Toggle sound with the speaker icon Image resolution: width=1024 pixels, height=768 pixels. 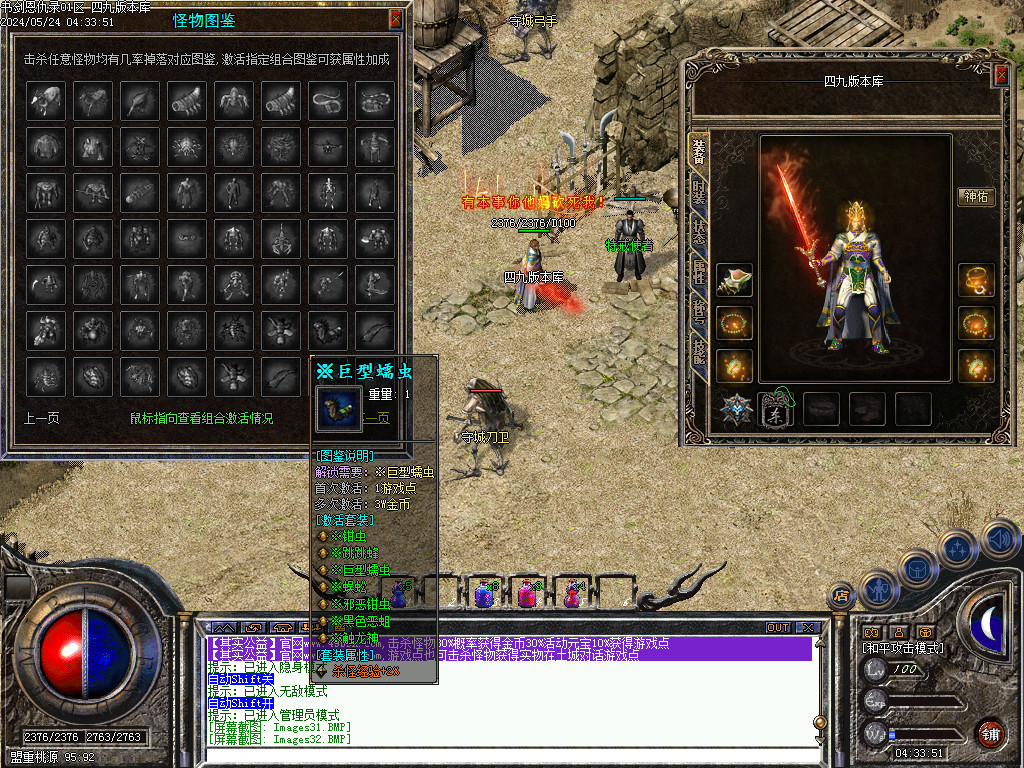[1000, 539]
